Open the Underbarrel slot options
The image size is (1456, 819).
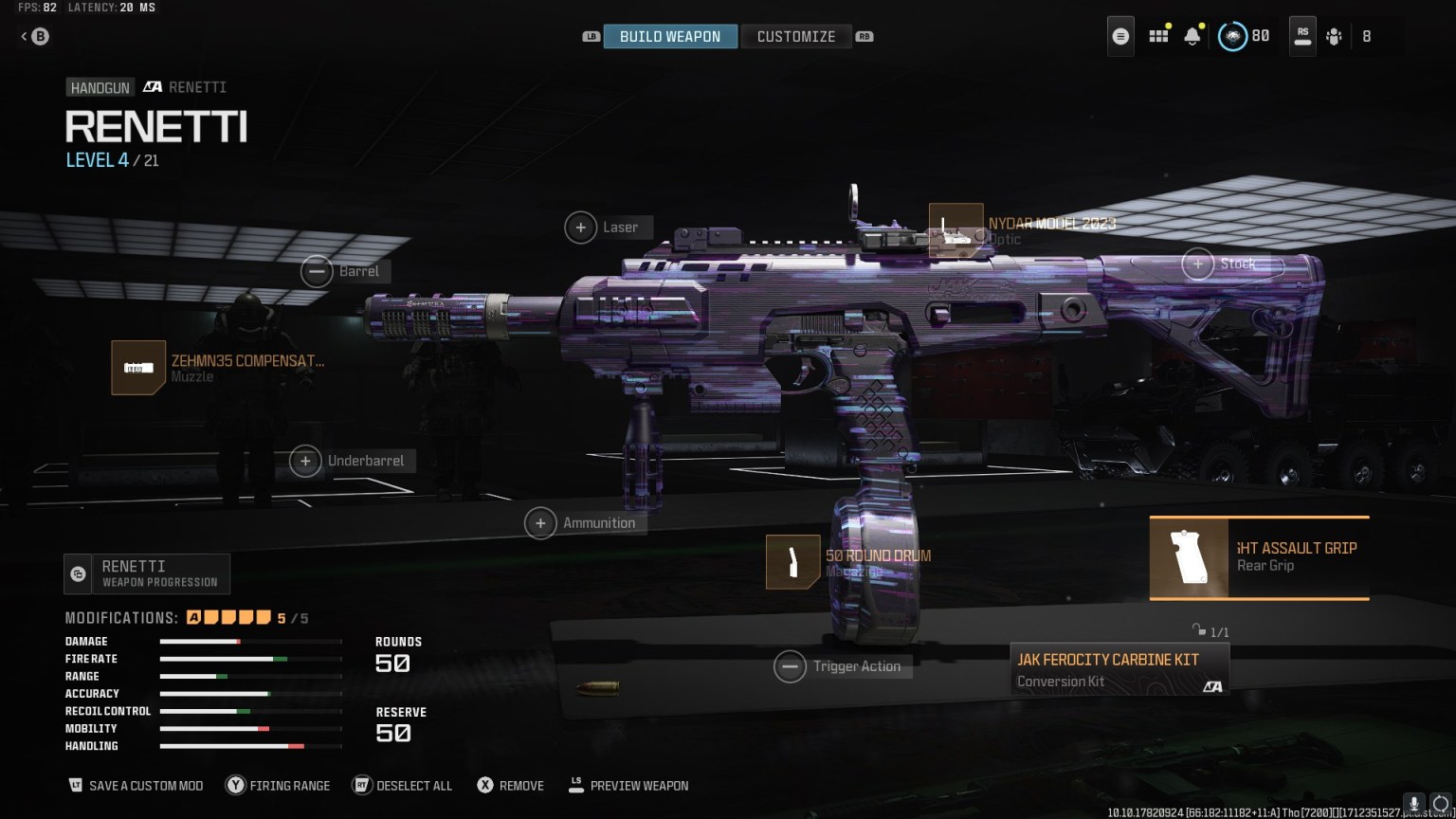click(305, 461)
